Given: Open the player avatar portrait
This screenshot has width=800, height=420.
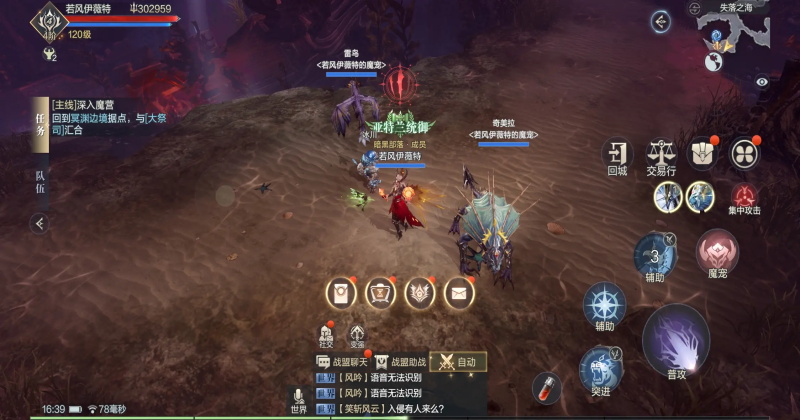Looking at the screenshot, I should (x=46, y=20).
